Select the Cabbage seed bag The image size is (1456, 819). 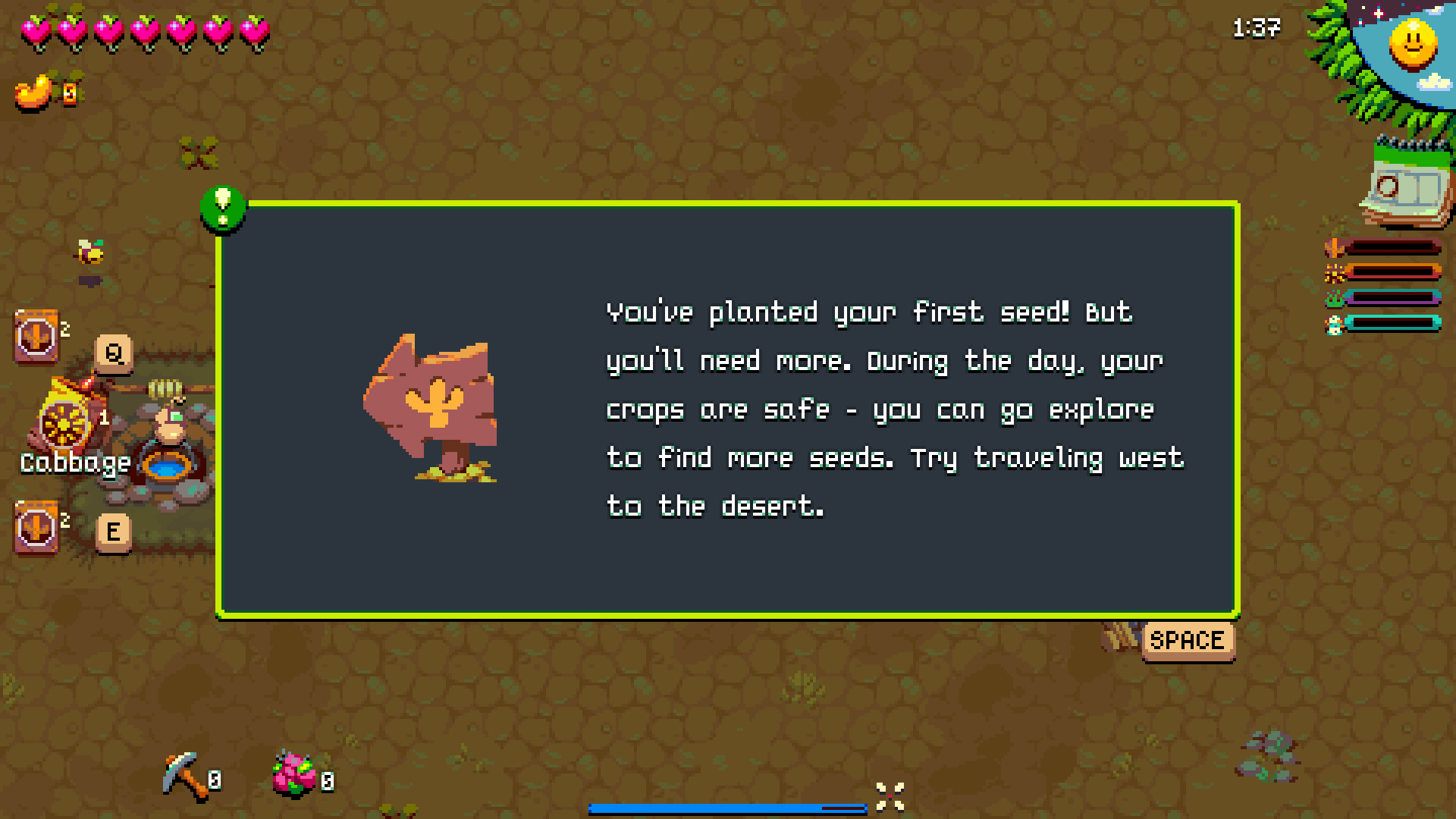(66, 419)
